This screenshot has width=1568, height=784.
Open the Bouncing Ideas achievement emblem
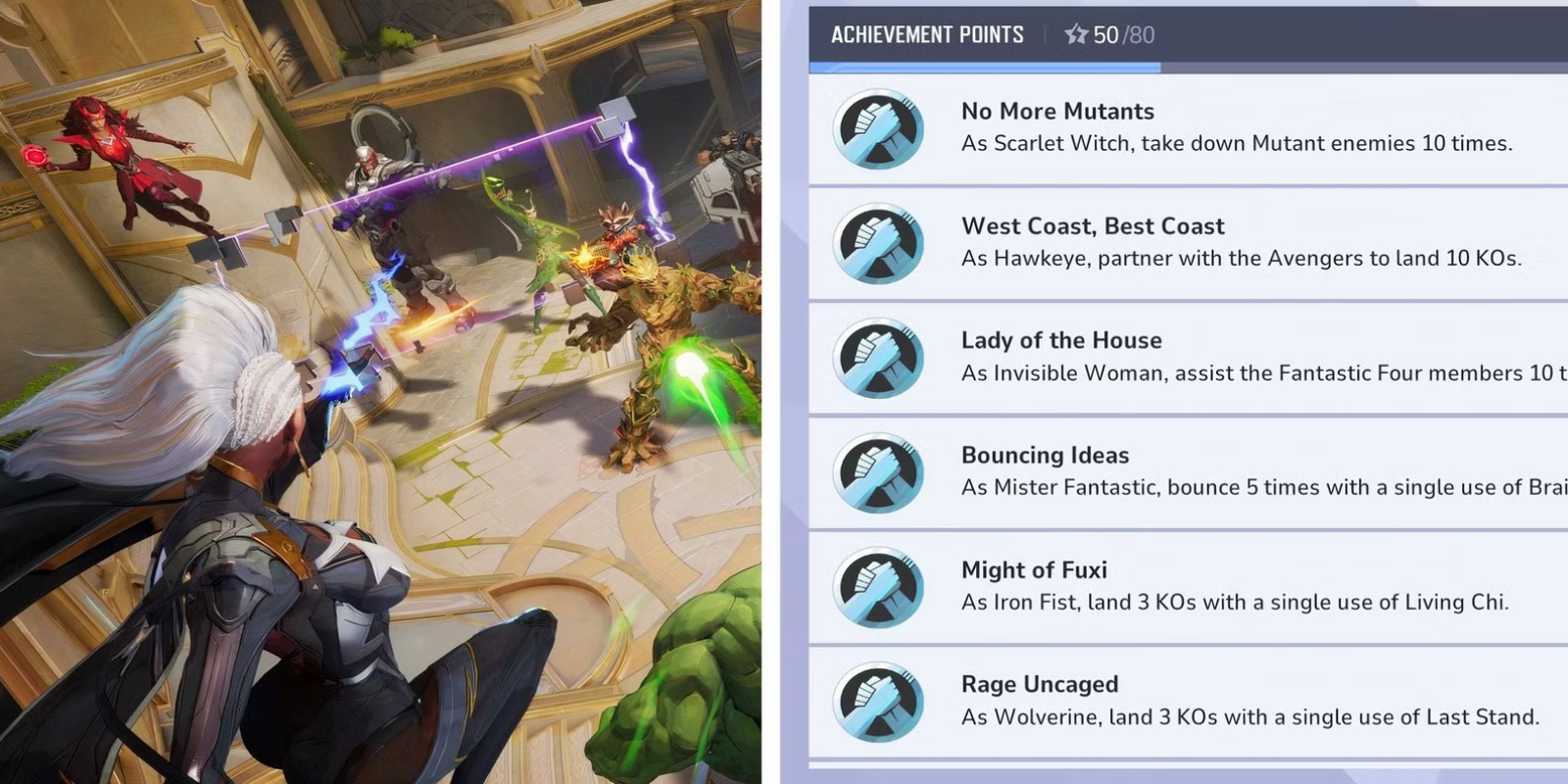coord(877,471)
